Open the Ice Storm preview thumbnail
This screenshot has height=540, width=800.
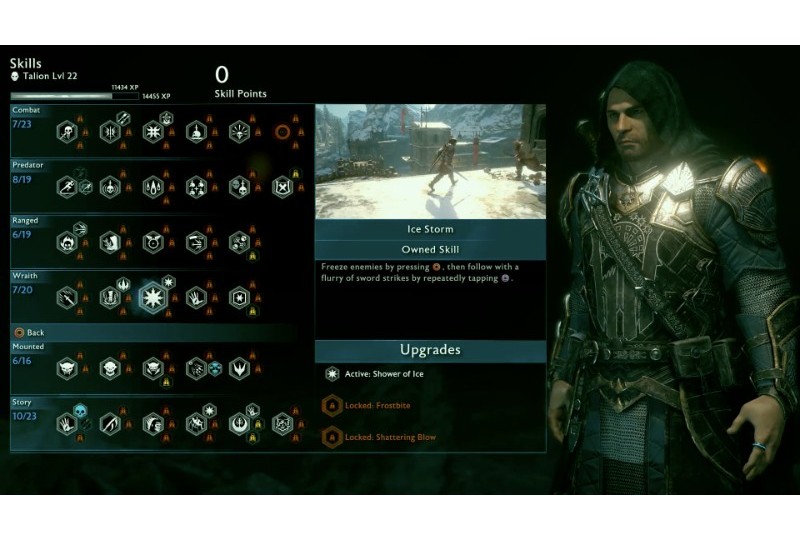point(430,161)
